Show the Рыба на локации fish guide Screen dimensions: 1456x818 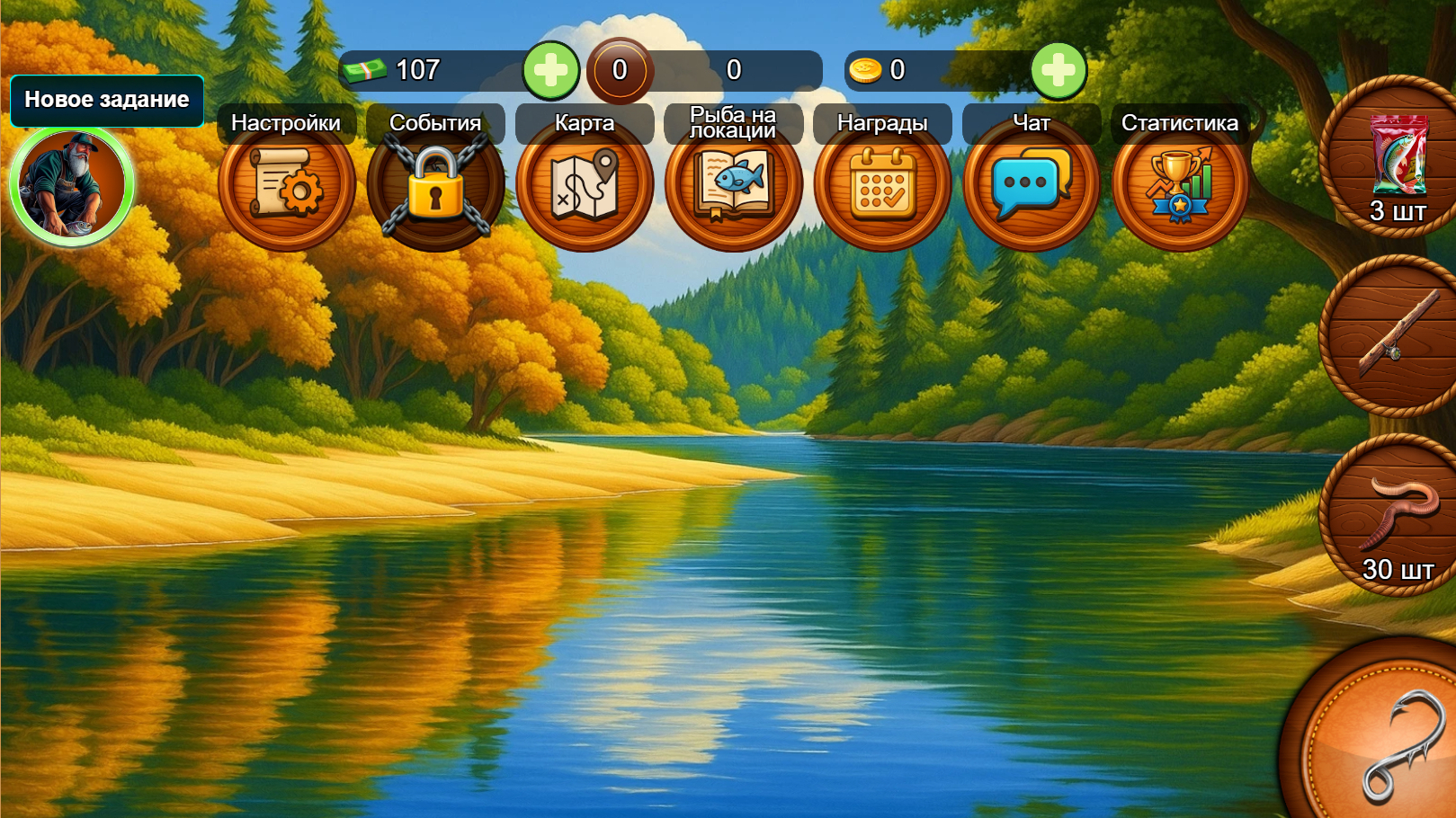pyautogui.click(x=734, y=184)
